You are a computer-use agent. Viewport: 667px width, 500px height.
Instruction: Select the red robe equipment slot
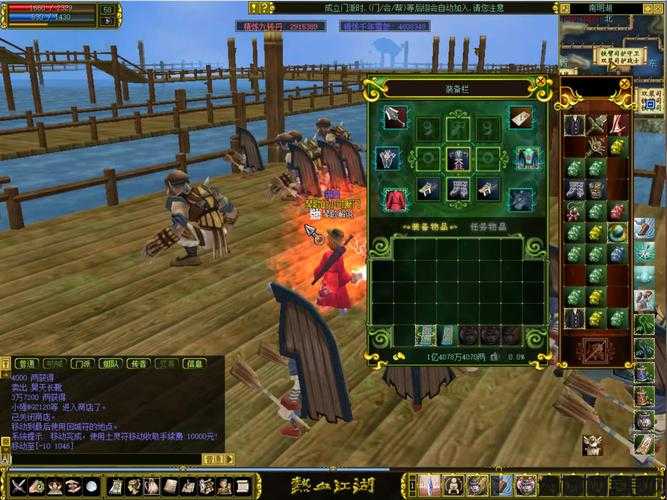(396, 199)
